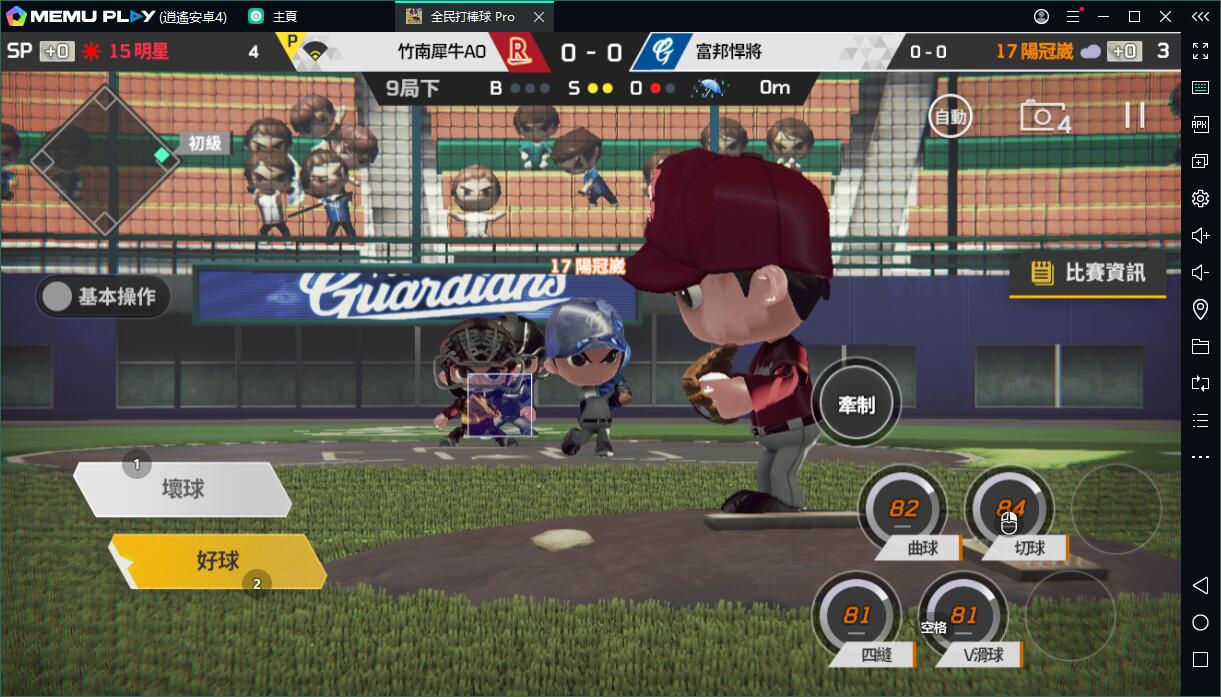Viewport: 1221px width, 697px height.
Task: Select the 曲球 curveball pitch
Action: [x=902, y=510]
